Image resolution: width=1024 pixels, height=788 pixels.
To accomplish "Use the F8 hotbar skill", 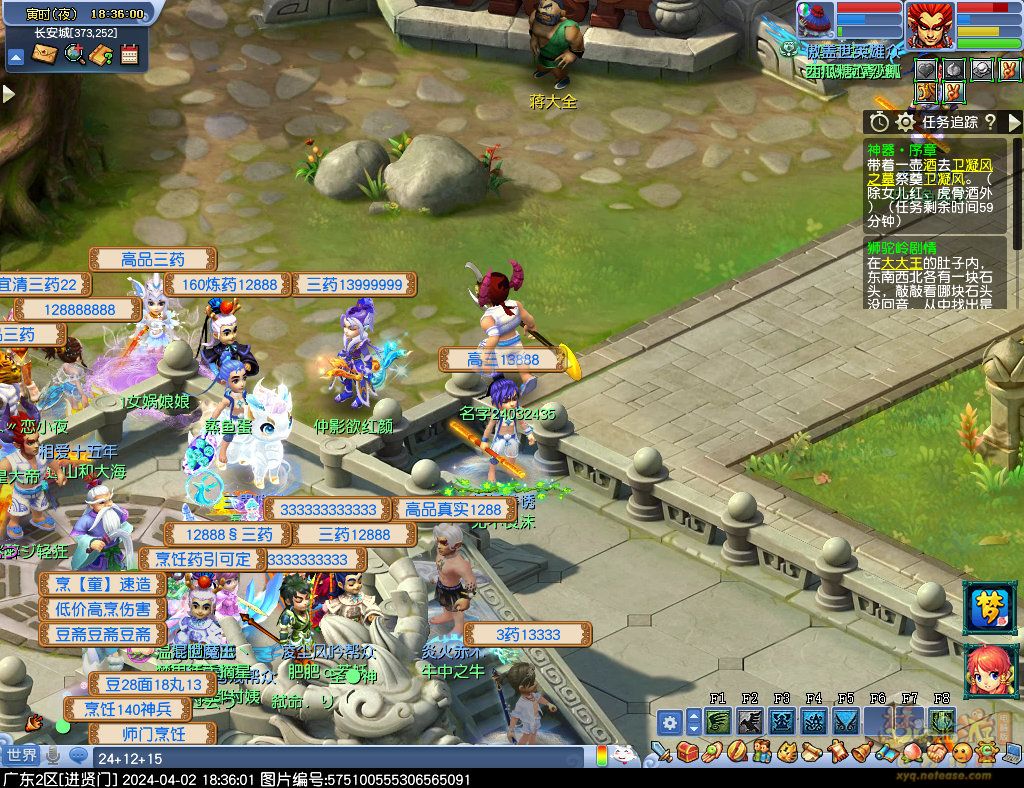I will [x=941, y=721].
